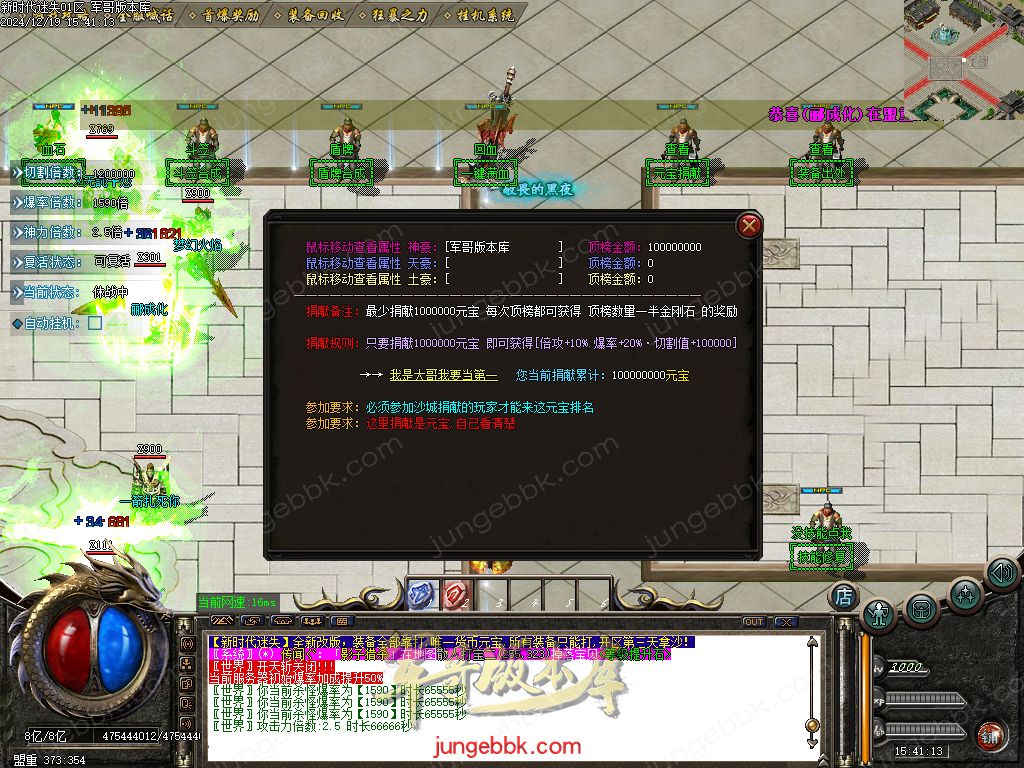
Task: Open the character equipment icon
Action: (x=879, y=613)
